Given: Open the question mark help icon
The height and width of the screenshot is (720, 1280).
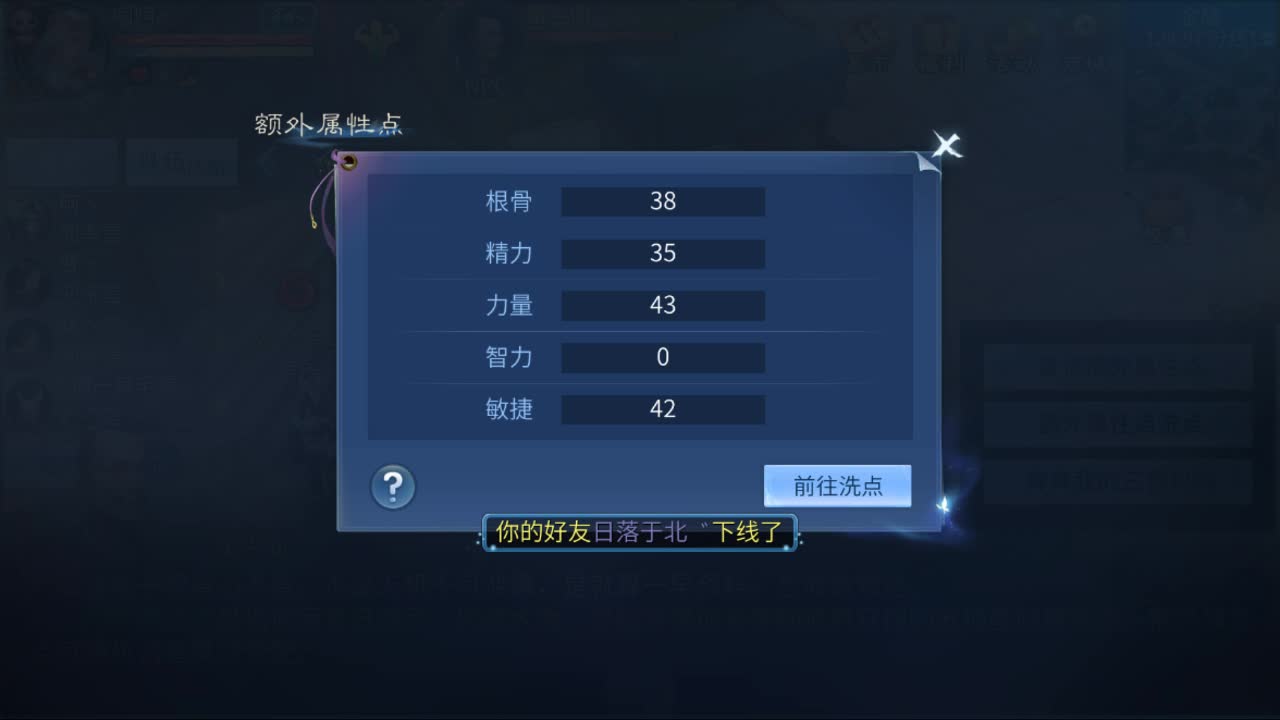Looking at the screenshot, I should tap(392, 487).
